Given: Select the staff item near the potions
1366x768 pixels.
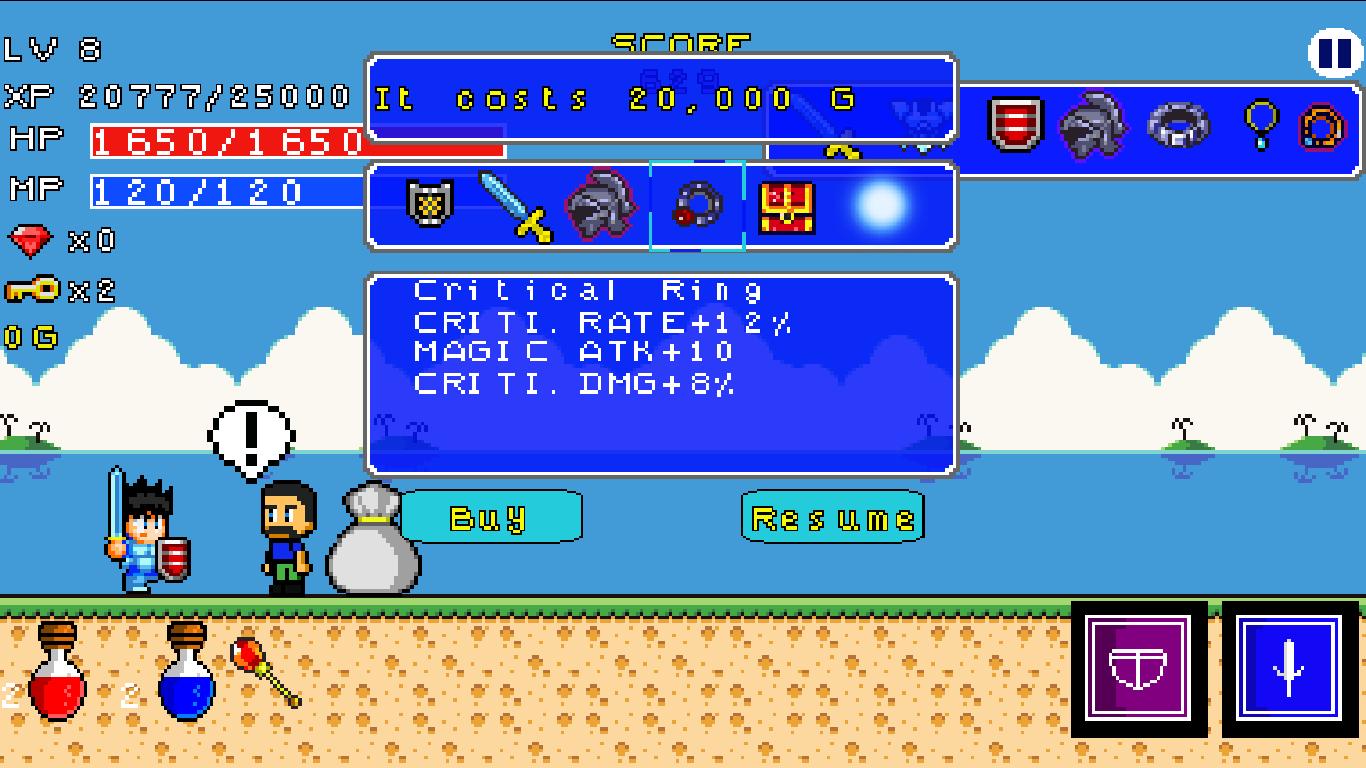Looking at the screenshot, I should [270, 672].
